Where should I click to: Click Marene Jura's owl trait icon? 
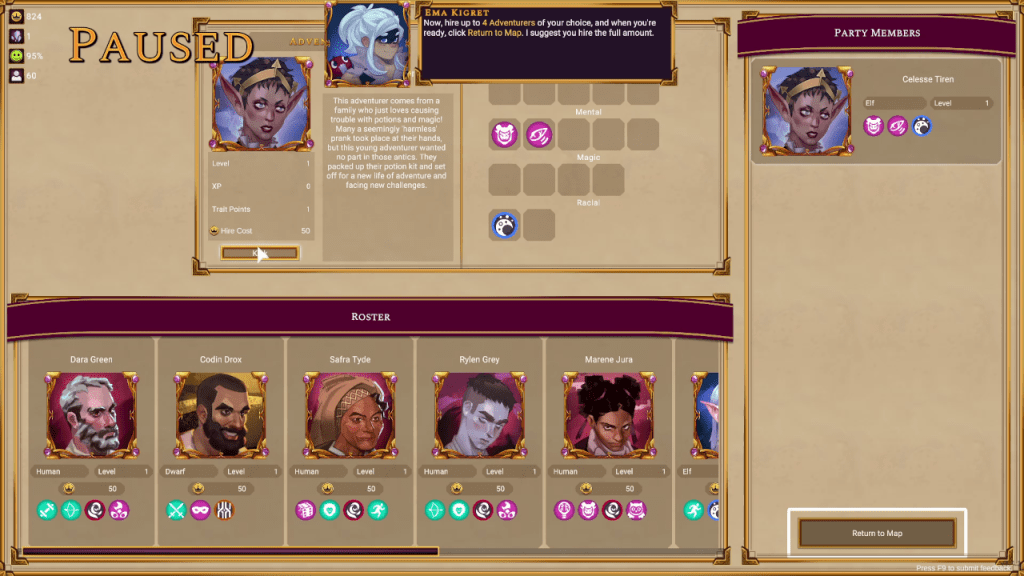tap(636, 510)
